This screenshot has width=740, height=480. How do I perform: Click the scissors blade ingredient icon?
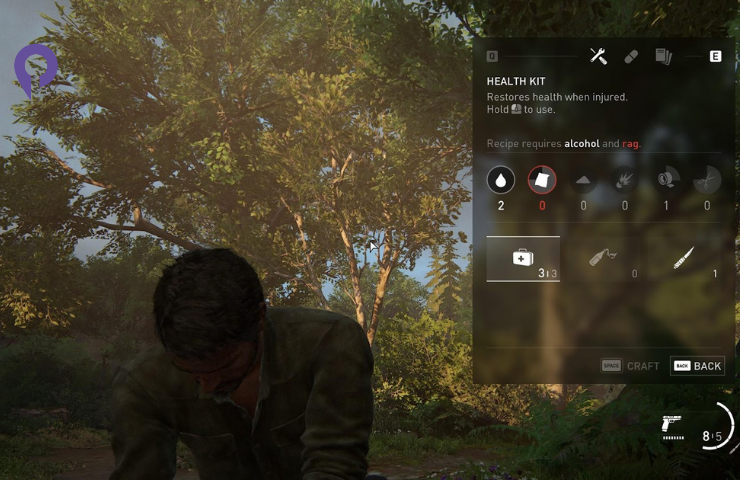click(707, 180)
